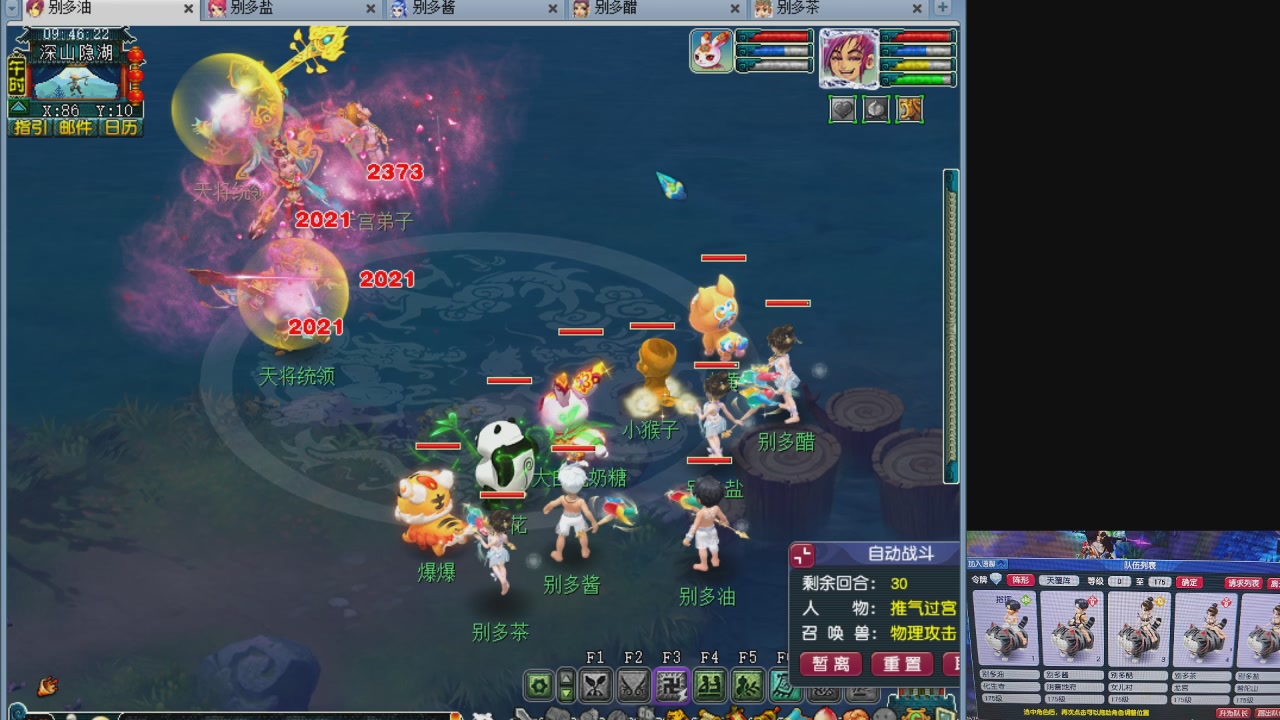
Task: Click the heart icon under the avatar bars
Action: click(843, 109)
